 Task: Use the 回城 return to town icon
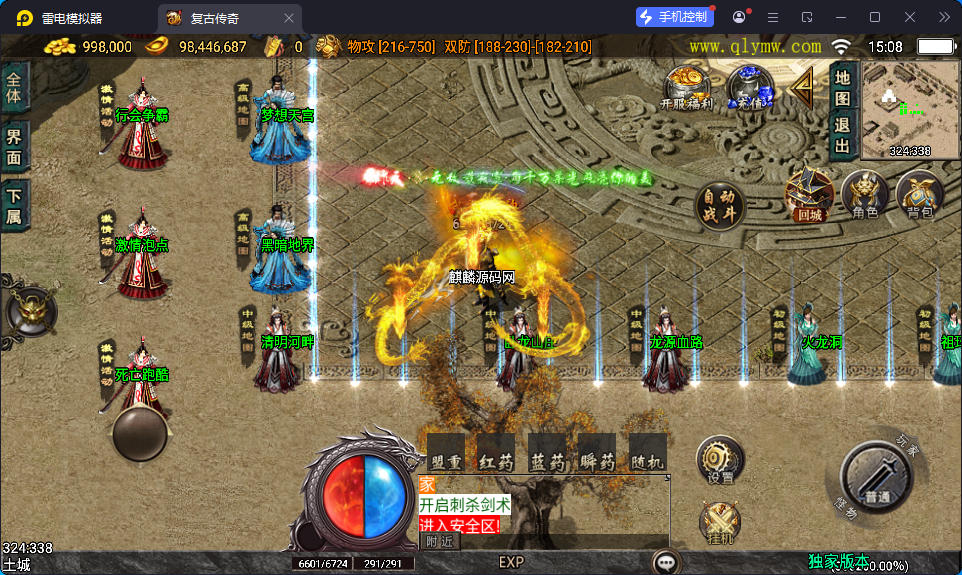(808, 193)
